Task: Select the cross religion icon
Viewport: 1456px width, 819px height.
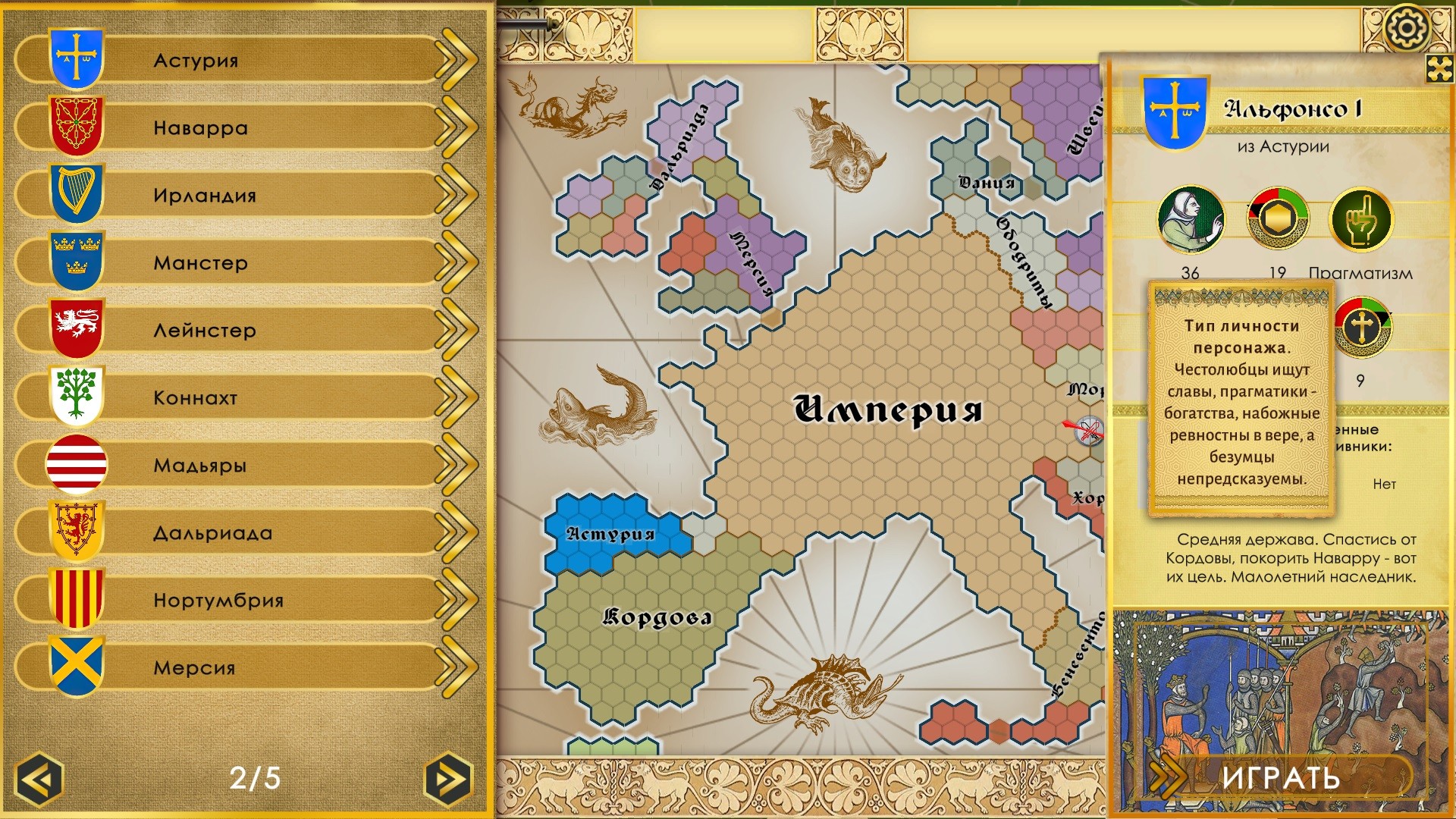Action: tap(1362, 328)
